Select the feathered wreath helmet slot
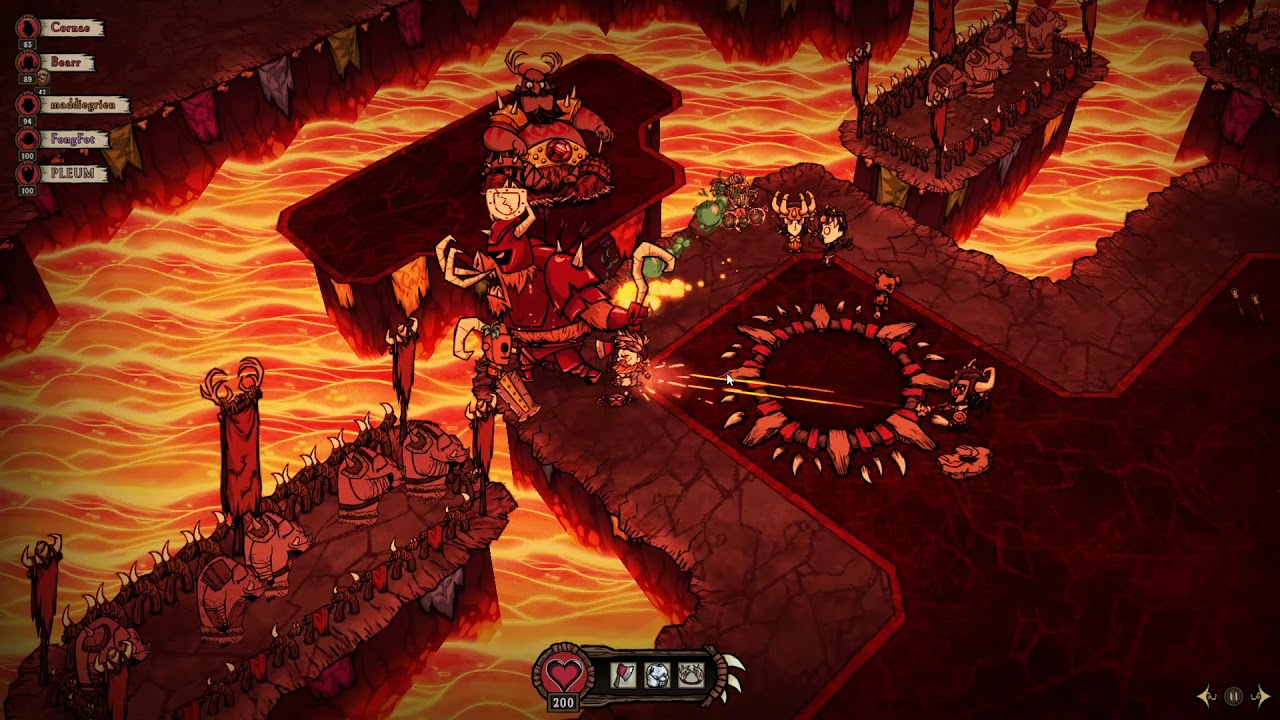1280x720 pixels. point(691,676)
